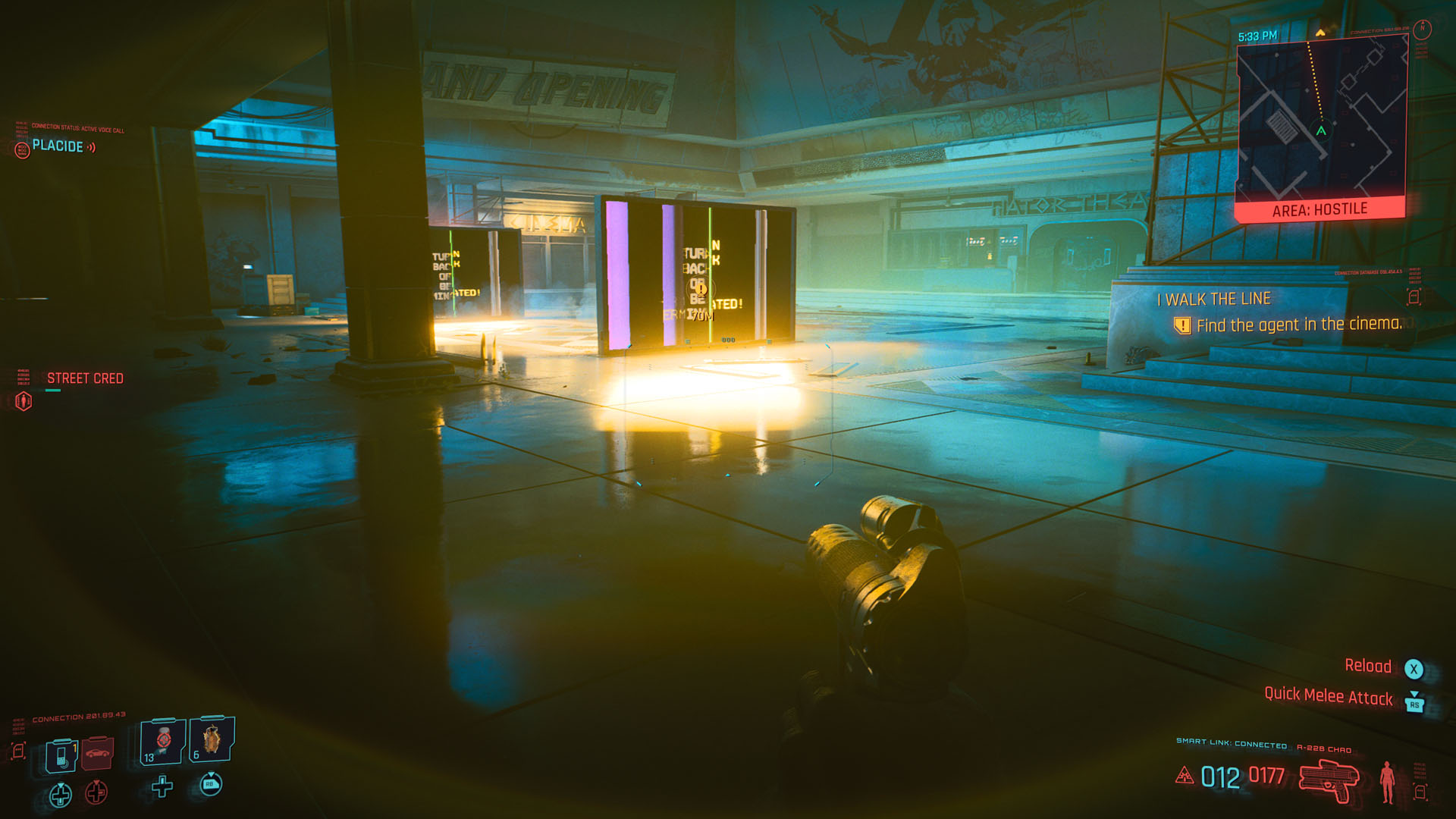This screenshot has width=1456, height=819.
Task: Select the call vehicle quick slot
Action: [x=97, y=753]
